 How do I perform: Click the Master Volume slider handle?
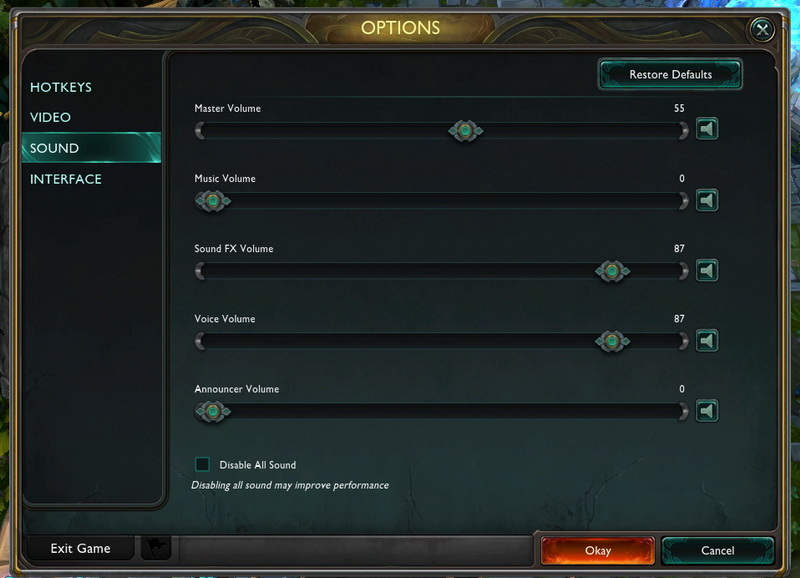465,130
